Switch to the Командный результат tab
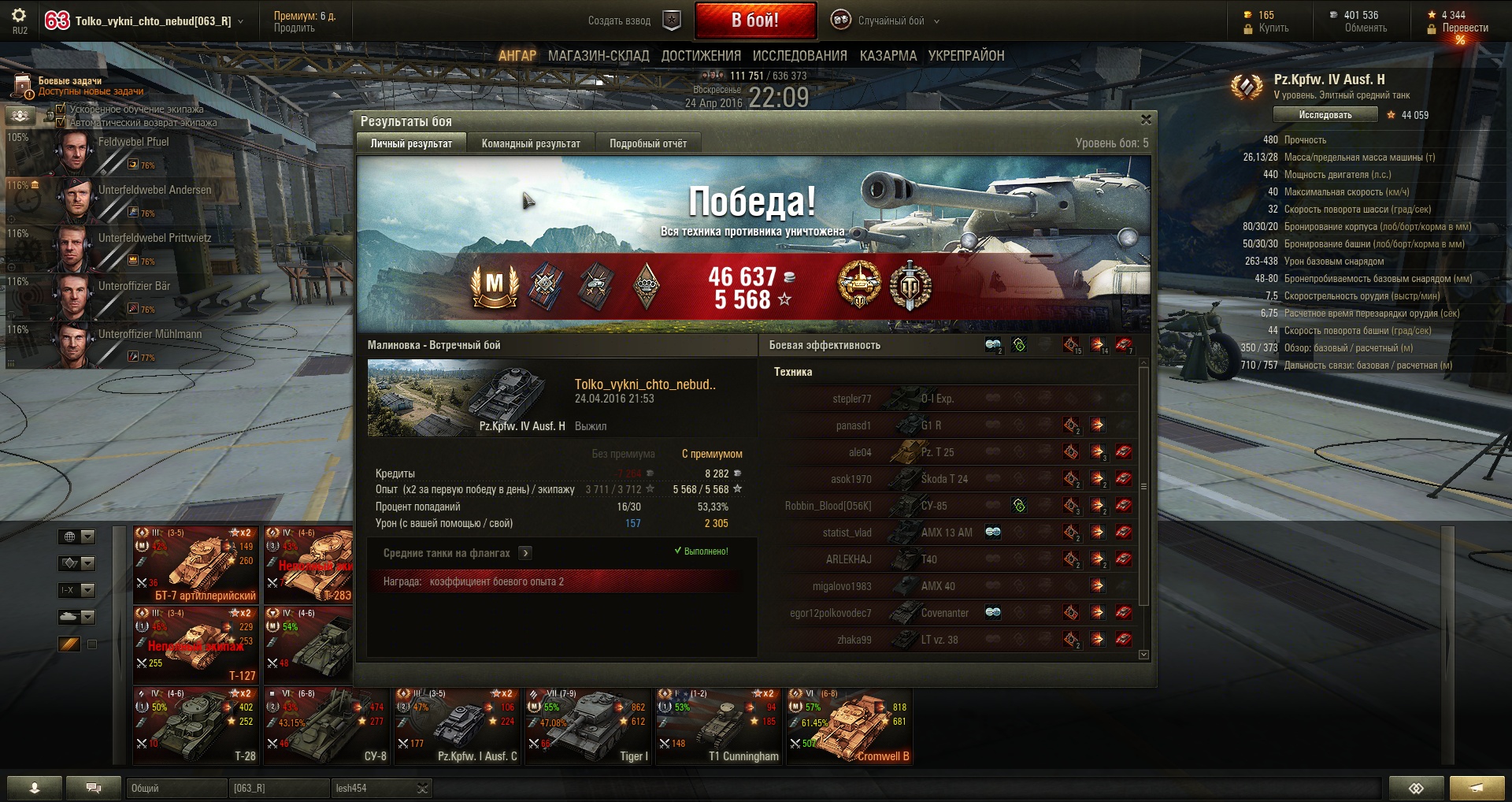The image size is (1512, 802). [531, 143]
